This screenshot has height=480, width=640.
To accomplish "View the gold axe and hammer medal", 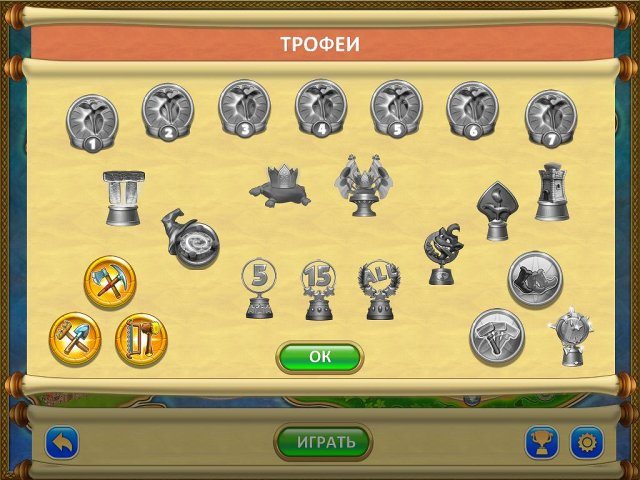I will 110,282.
